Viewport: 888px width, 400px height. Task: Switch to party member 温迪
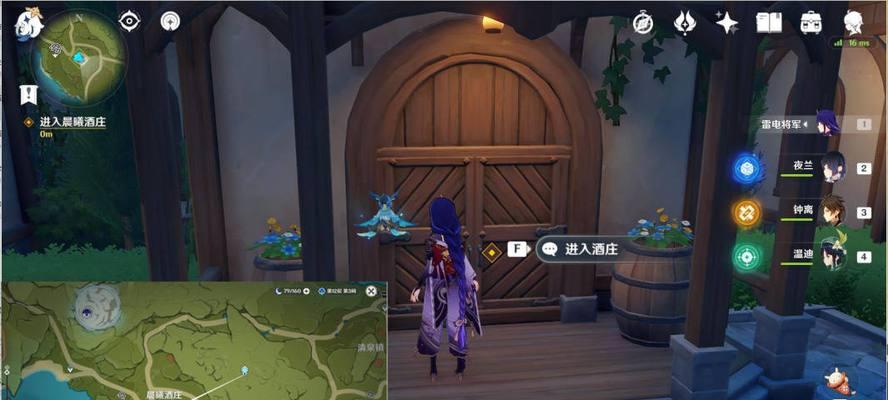(834, 257)
